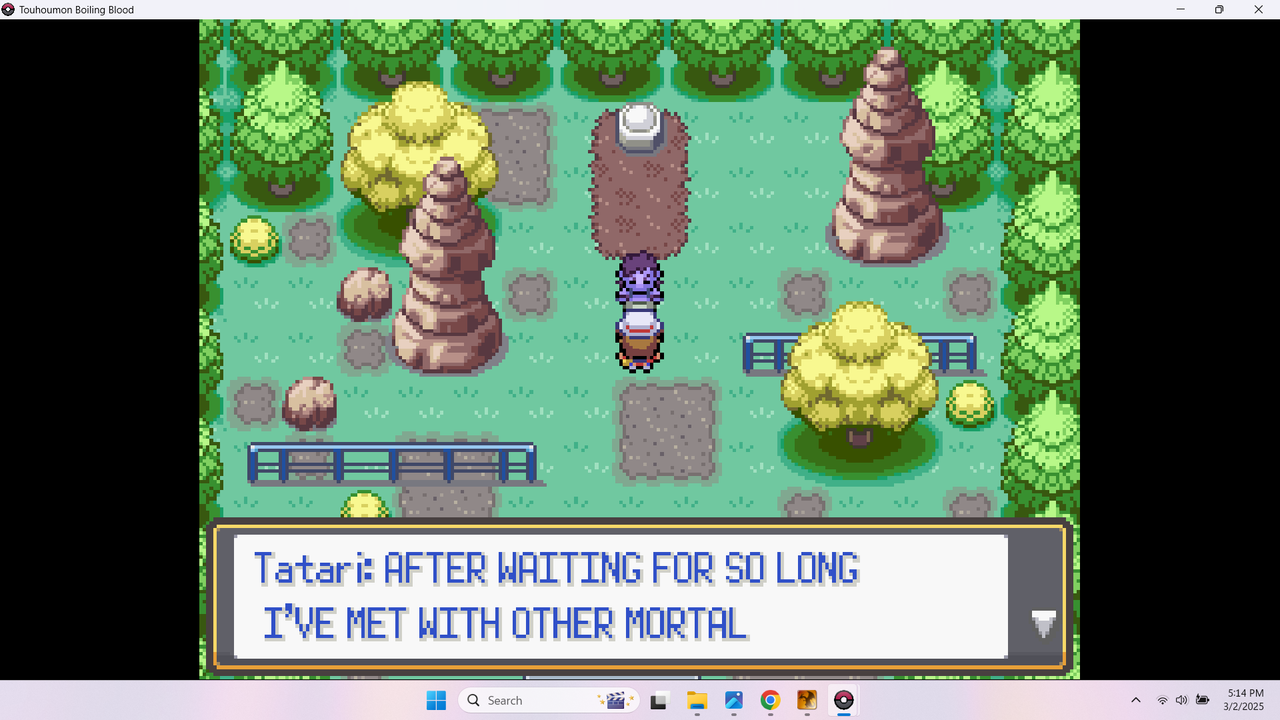Mute system audio via the speaker icon
This screenshot has height=720, width=1280.
[x=1182, y=700]
